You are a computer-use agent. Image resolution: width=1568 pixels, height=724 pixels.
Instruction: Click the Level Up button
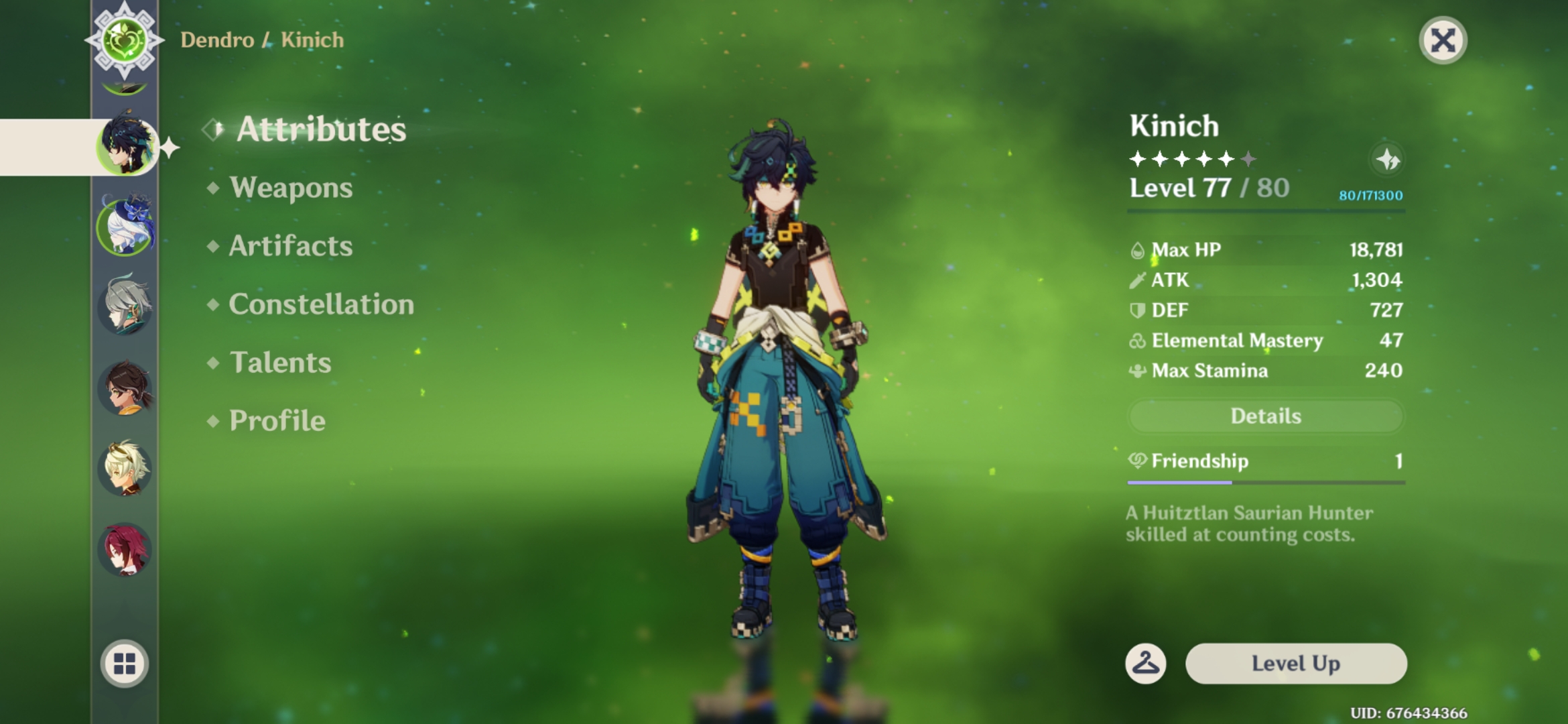(1296, 664)
